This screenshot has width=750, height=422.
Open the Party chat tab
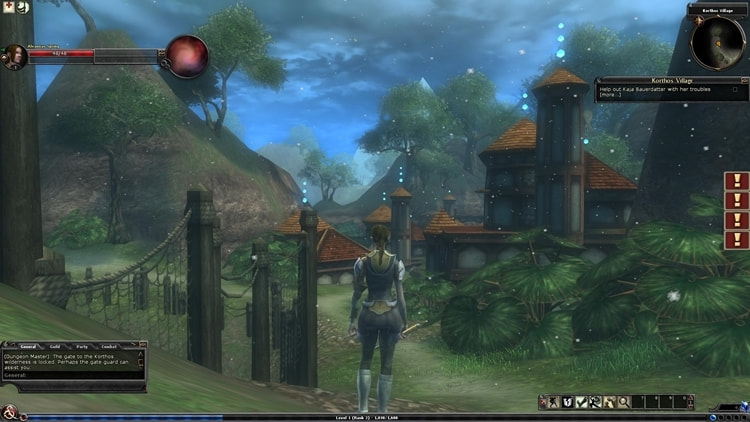pyautogui.click(x=82, y=346)
